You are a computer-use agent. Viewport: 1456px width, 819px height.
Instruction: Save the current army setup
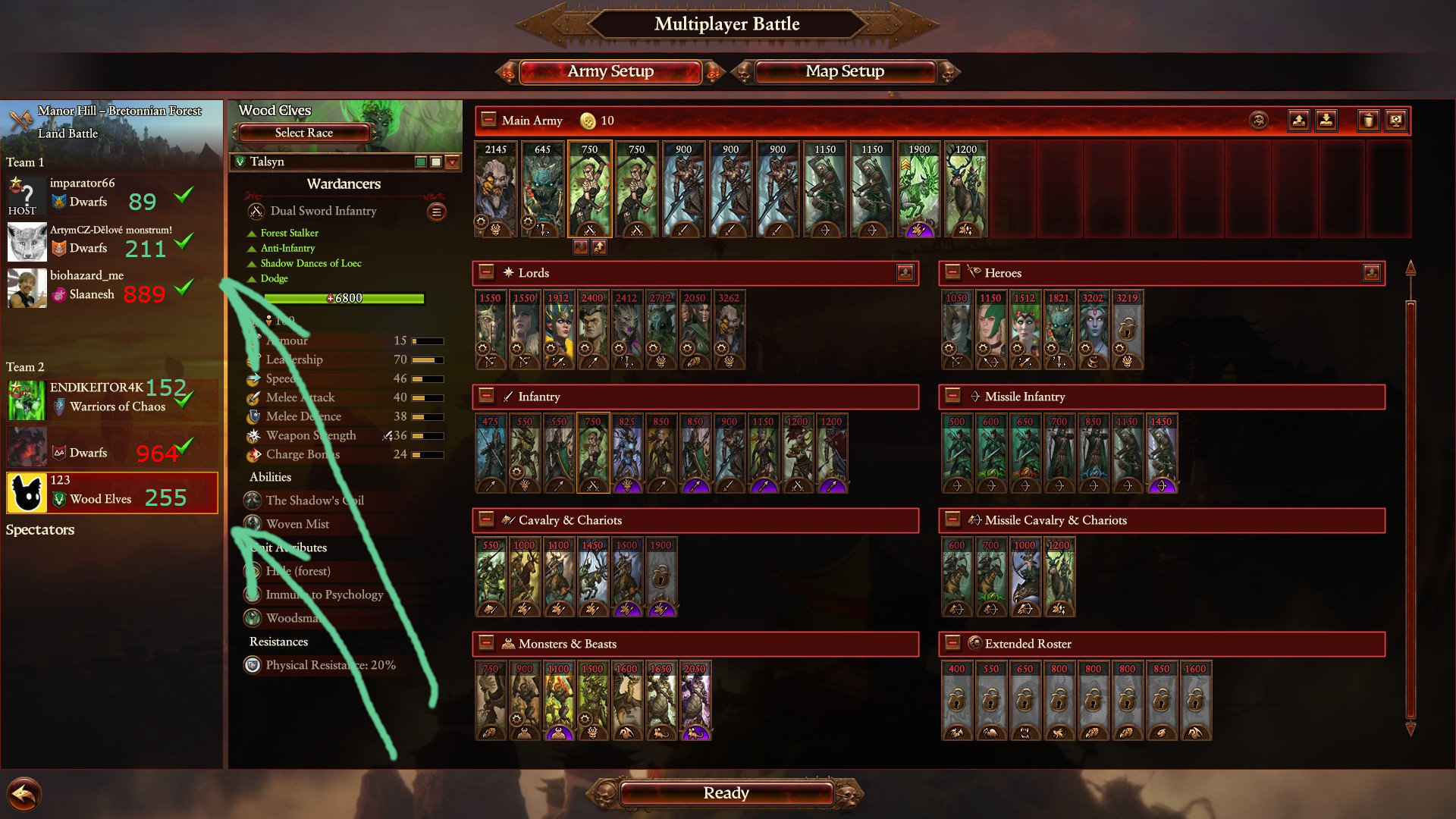[1298, 120]
